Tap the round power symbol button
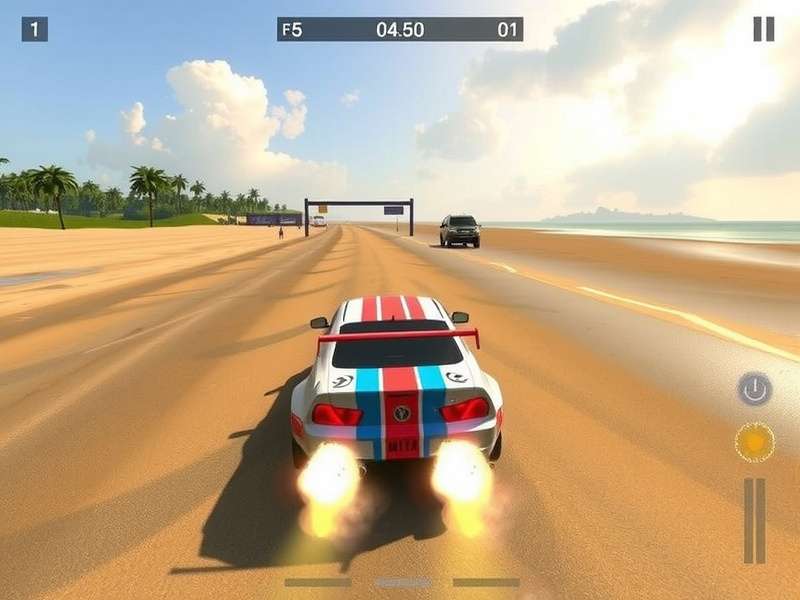800x600 pixels. click(x=755, y=388)
